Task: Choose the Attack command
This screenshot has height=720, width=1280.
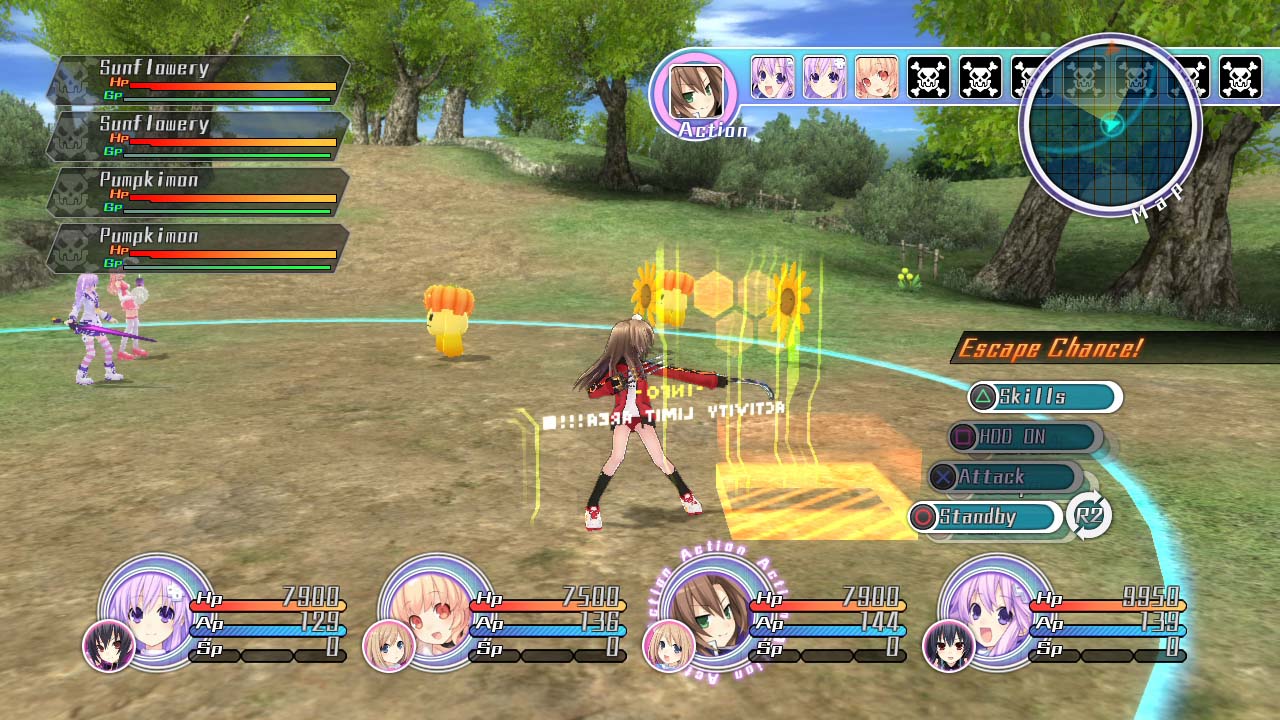Action: [1004, 477]
